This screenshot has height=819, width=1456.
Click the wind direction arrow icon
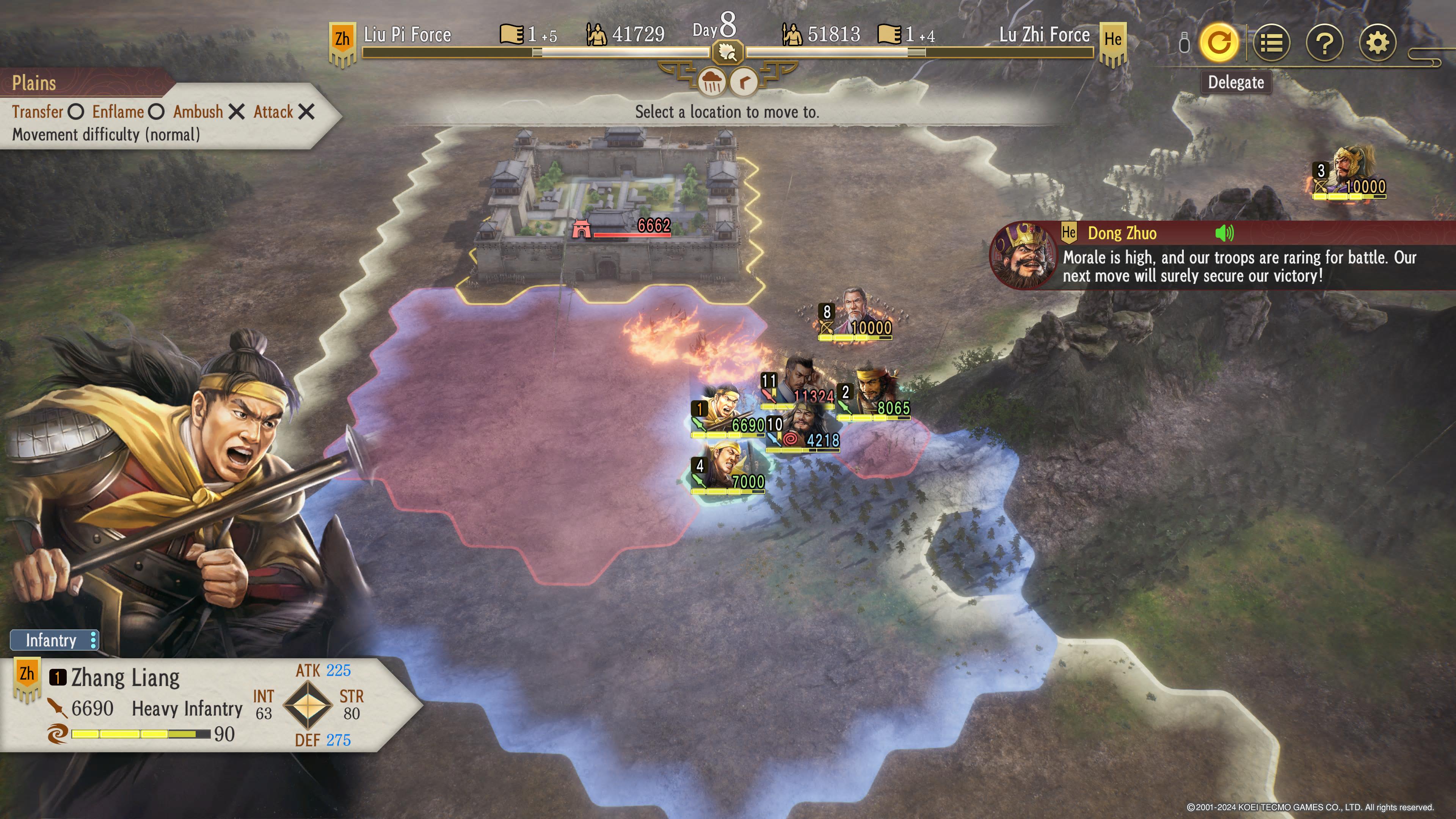coord(744,83)
